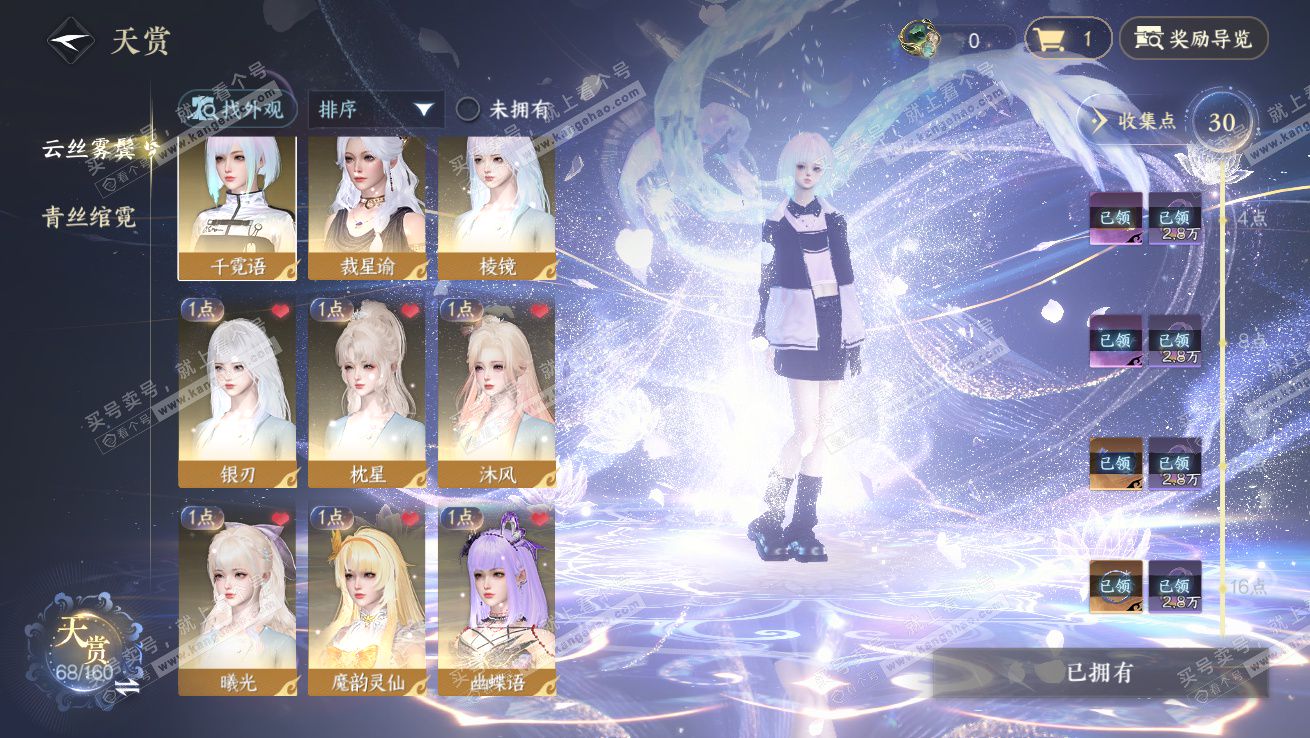Pick the 魔韵灵仙 hairstyle card
Image resolution: width=1310 pixels, height=738 pixels.
(367, 600)
